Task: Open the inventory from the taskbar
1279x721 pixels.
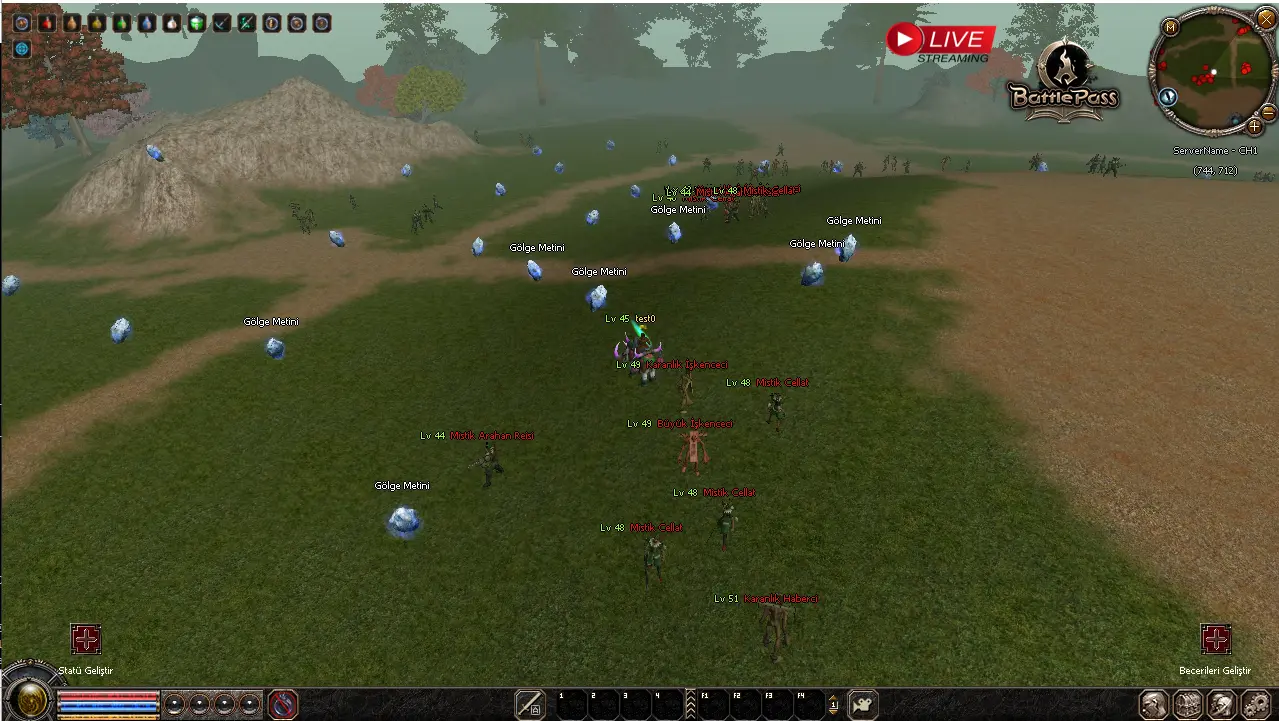Action: (1187, 704)
